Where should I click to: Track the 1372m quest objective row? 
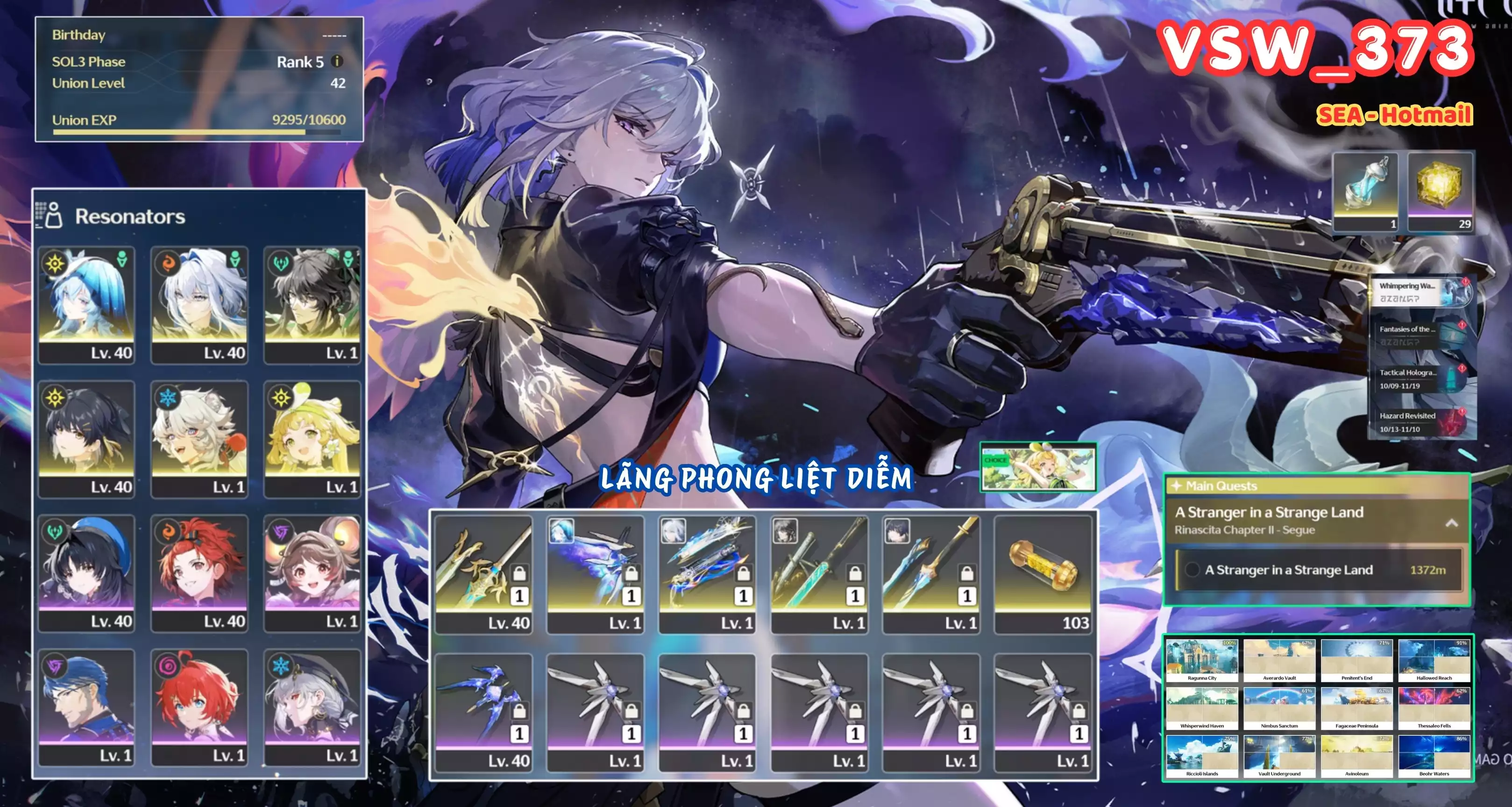coord(1318,570)
